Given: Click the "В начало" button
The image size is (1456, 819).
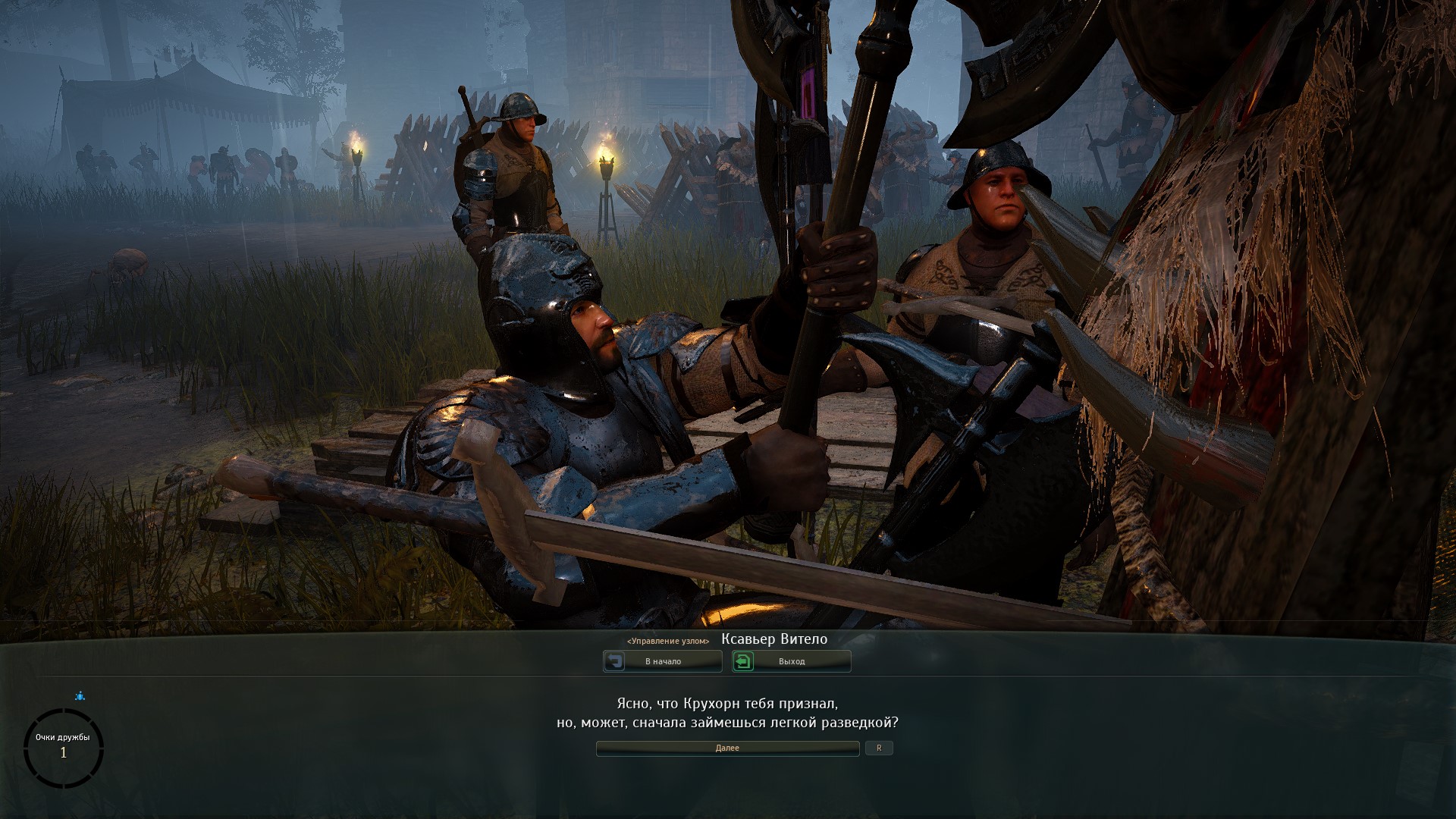Looking at the screenshot, I should [x=662, y=661].
